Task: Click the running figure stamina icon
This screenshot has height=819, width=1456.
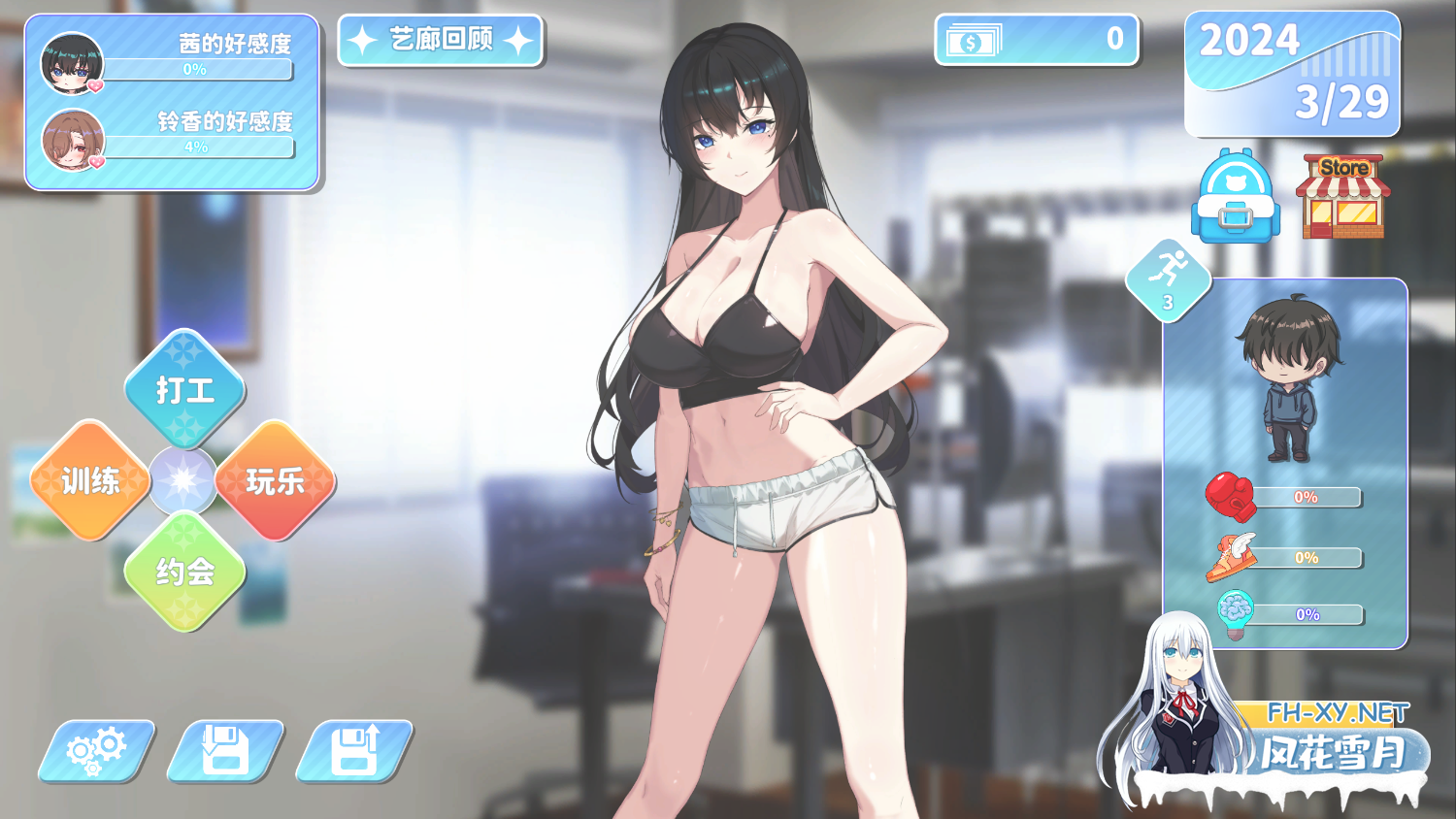Action: tap(1169, 278)
